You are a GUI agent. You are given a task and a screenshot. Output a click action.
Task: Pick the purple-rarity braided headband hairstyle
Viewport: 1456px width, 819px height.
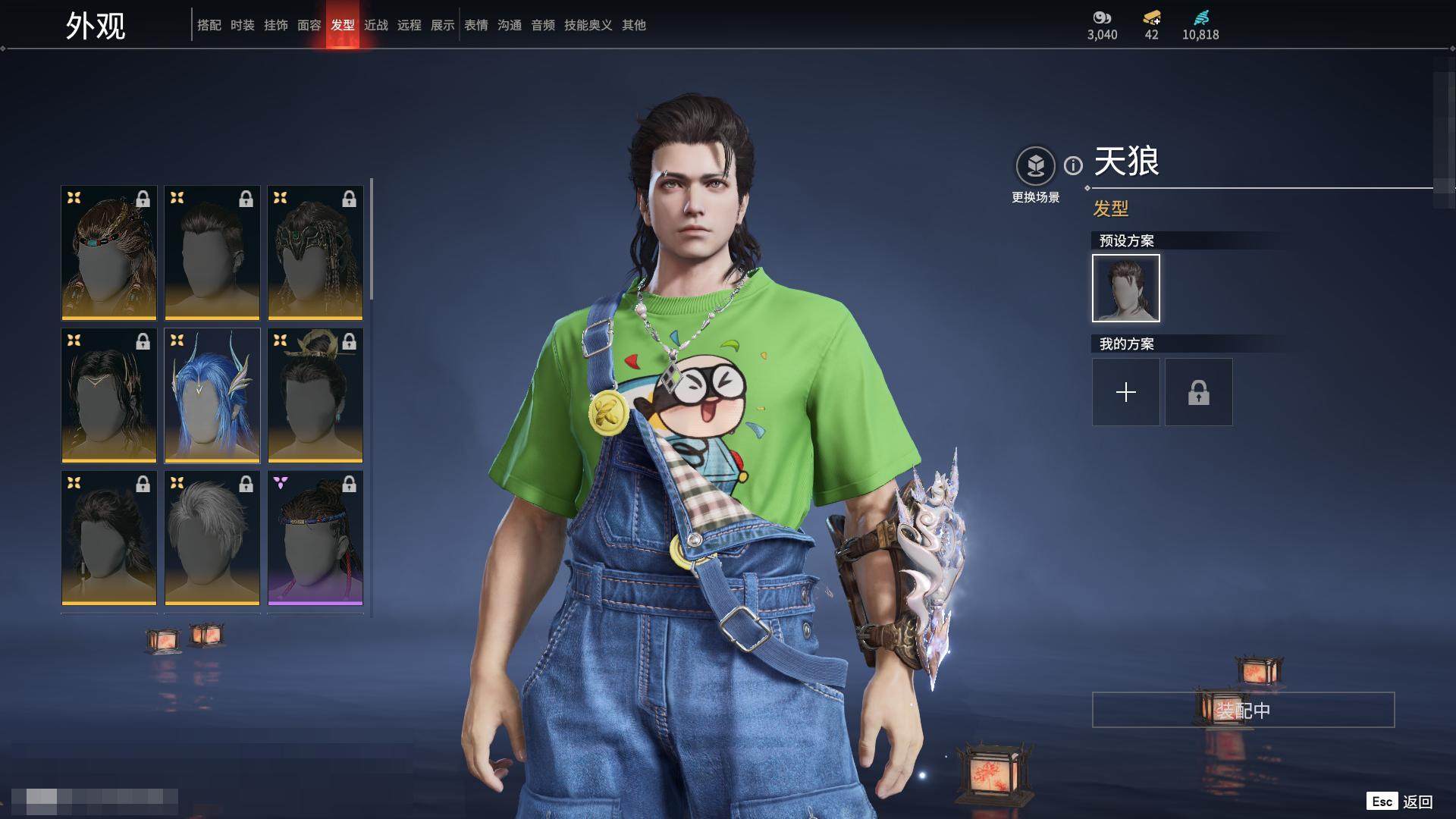point(315,538)
